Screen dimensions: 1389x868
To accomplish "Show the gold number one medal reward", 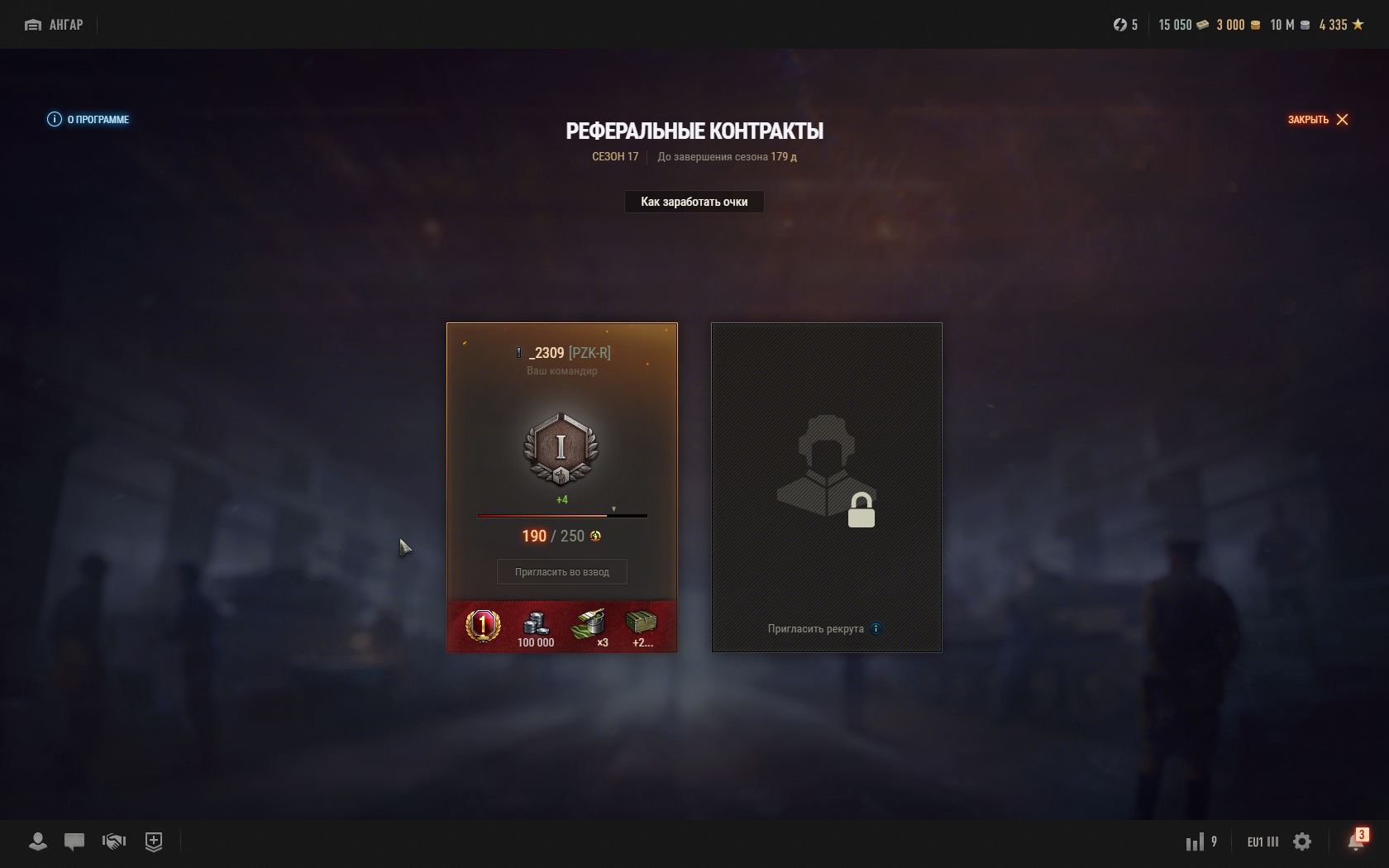I will [x=483, y=626].
